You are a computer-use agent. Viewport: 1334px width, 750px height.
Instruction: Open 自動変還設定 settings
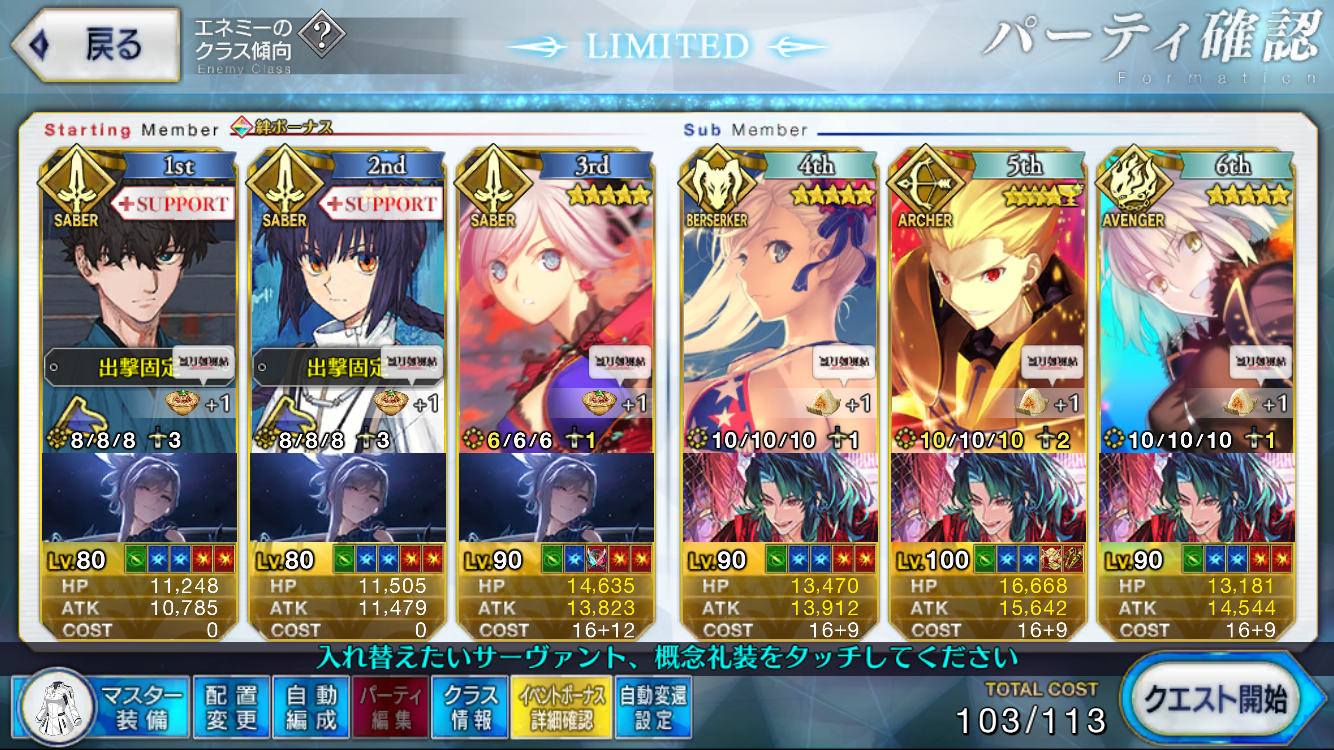click(x=652, y=706)
